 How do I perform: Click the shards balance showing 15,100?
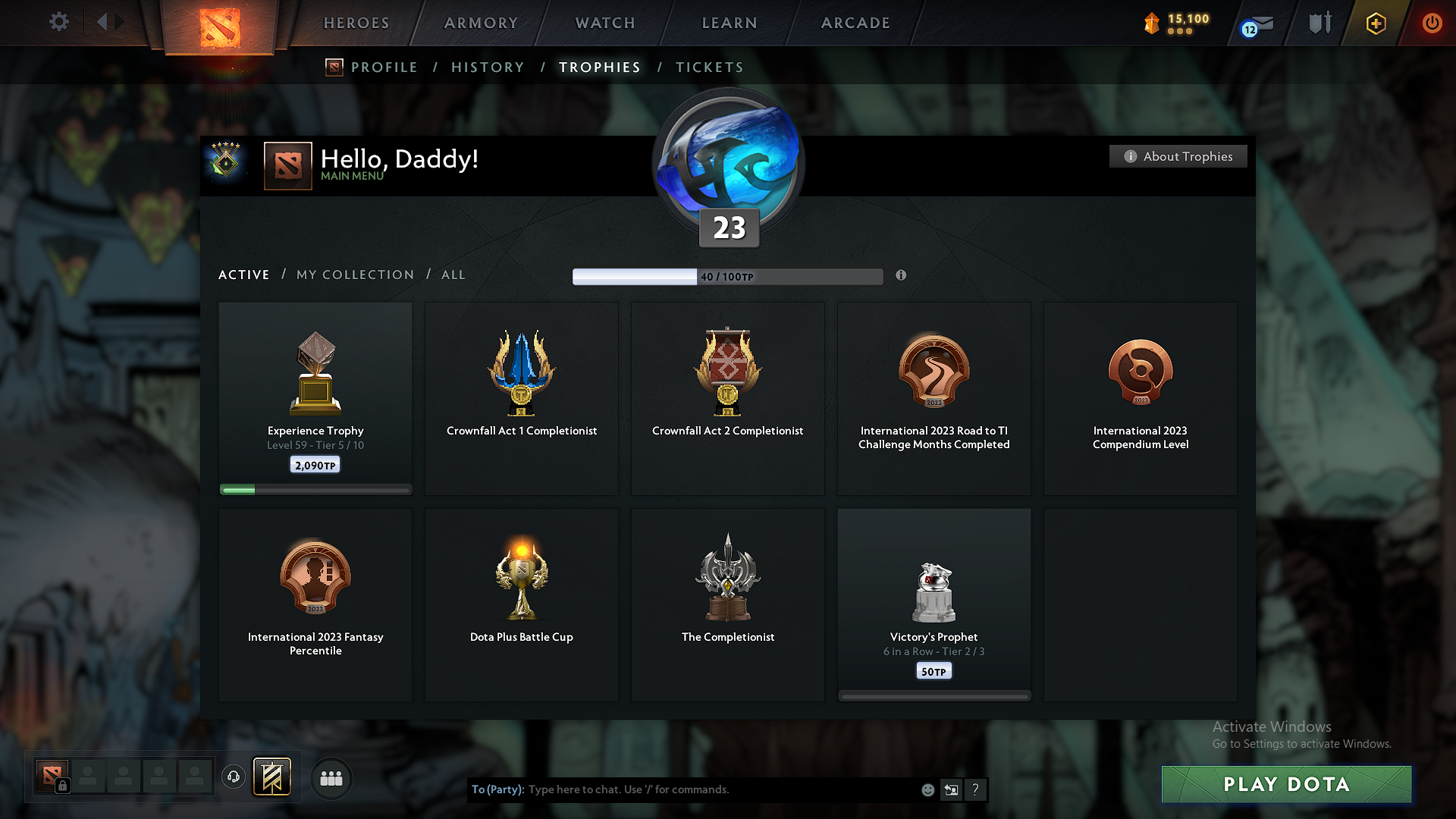point(1175,23)
